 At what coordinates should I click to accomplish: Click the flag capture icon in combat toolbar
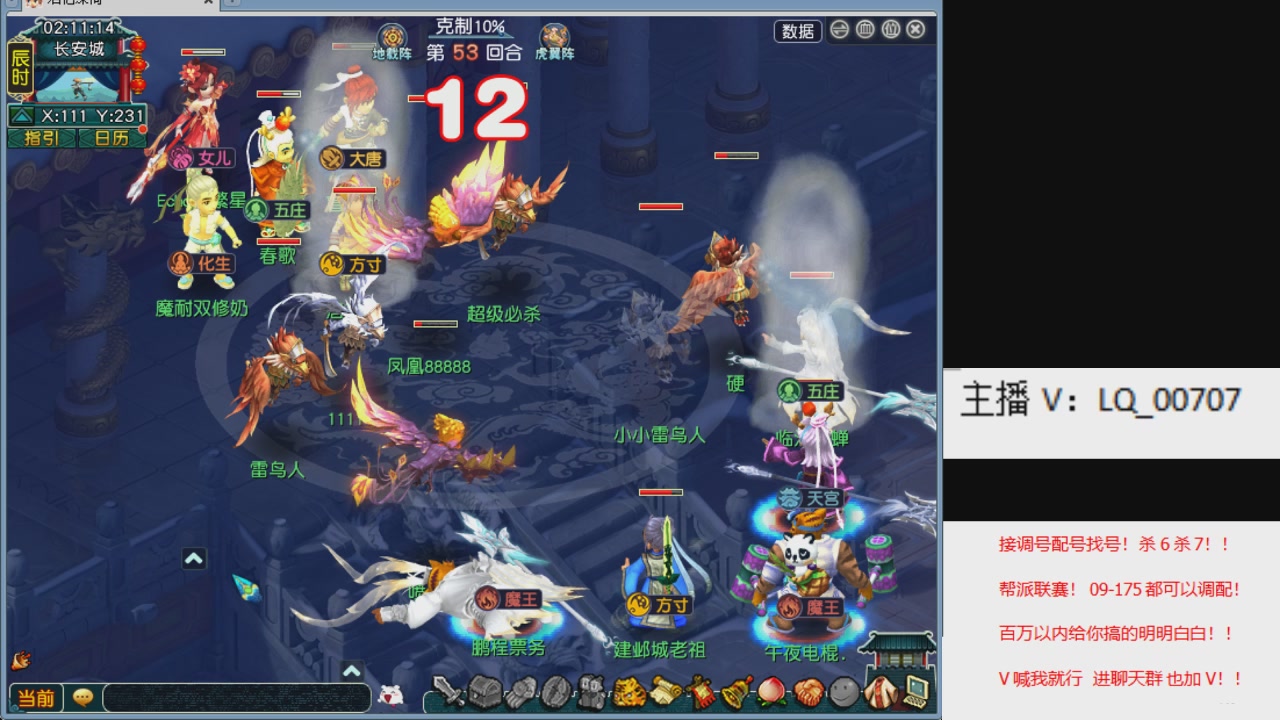tap(698, 691)
